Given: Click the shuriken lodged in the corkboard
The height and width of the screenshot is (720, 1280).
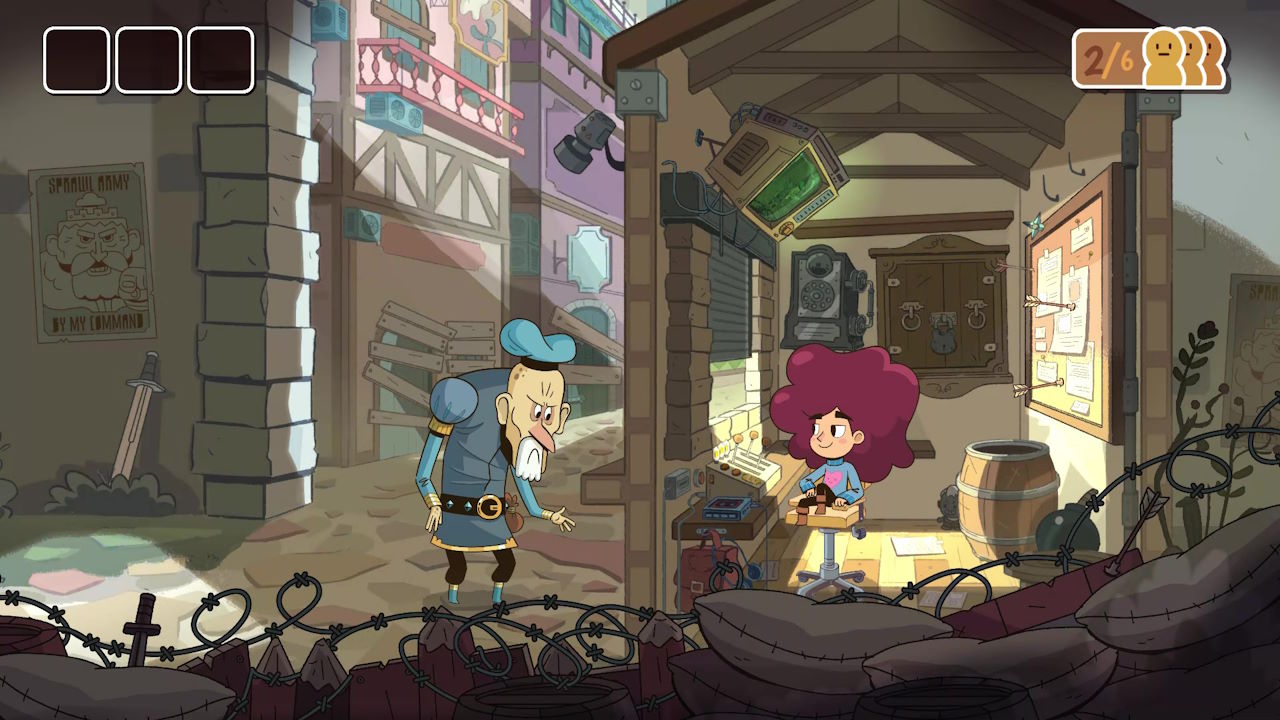Looking at the screenshot, I should click(1035, 222).
